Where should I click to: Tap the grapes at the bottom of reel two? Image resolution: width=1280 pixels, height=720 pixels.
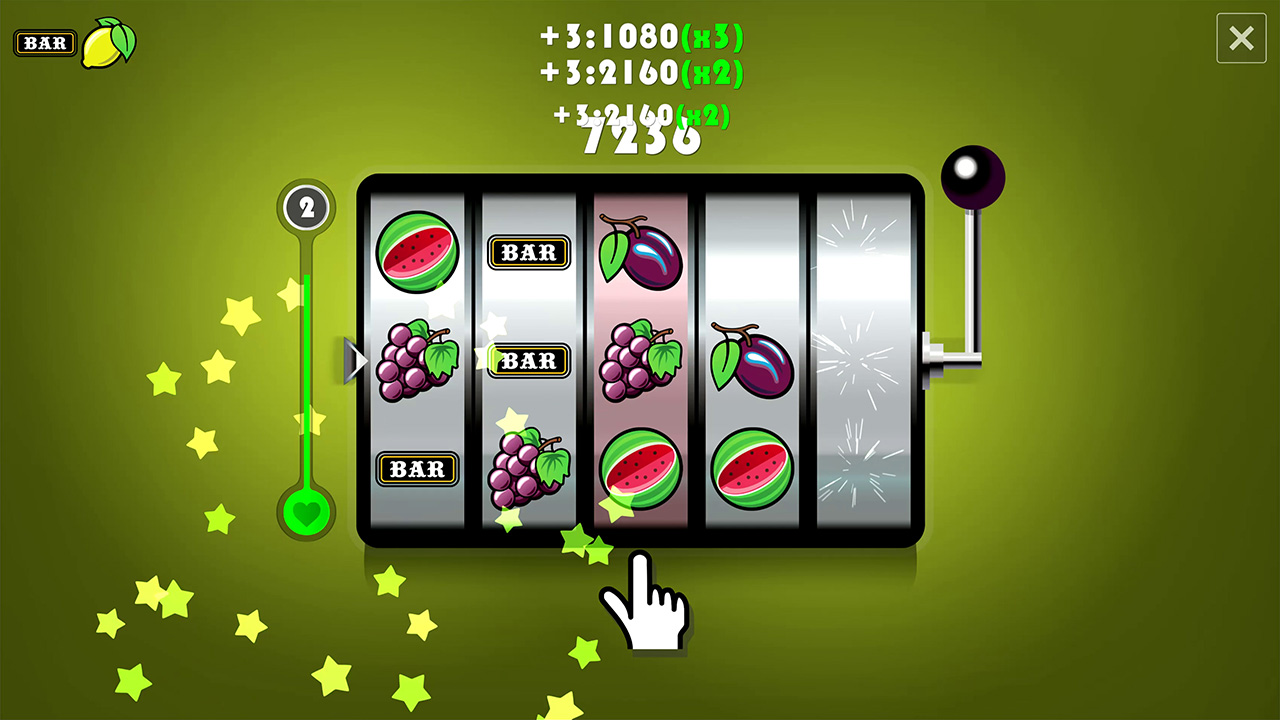pyautogui.click(x=529, y=465)
